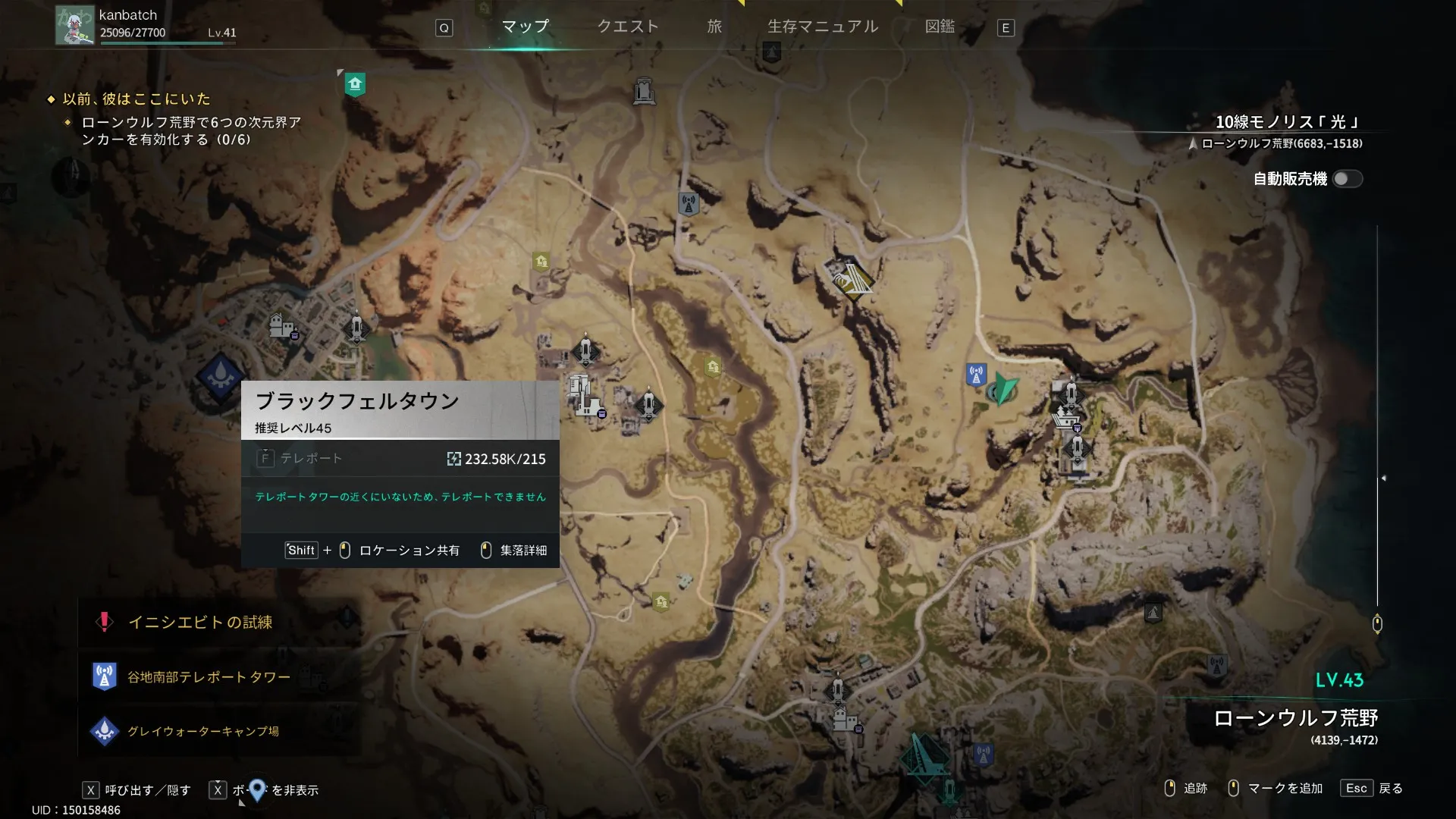Click the green player arrow marker

tap(1005, 388)
